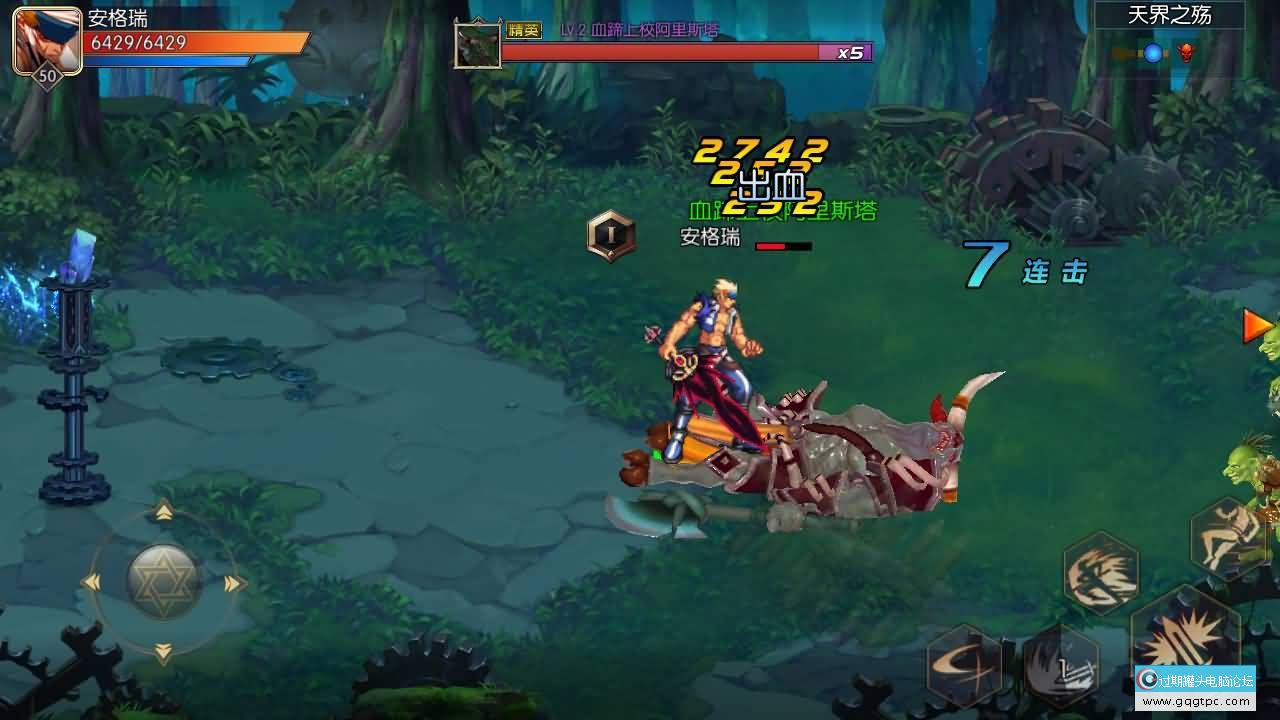The image size is (1280, 720).
Task: Move right with the joystick arrow
Action: point(235,583)
